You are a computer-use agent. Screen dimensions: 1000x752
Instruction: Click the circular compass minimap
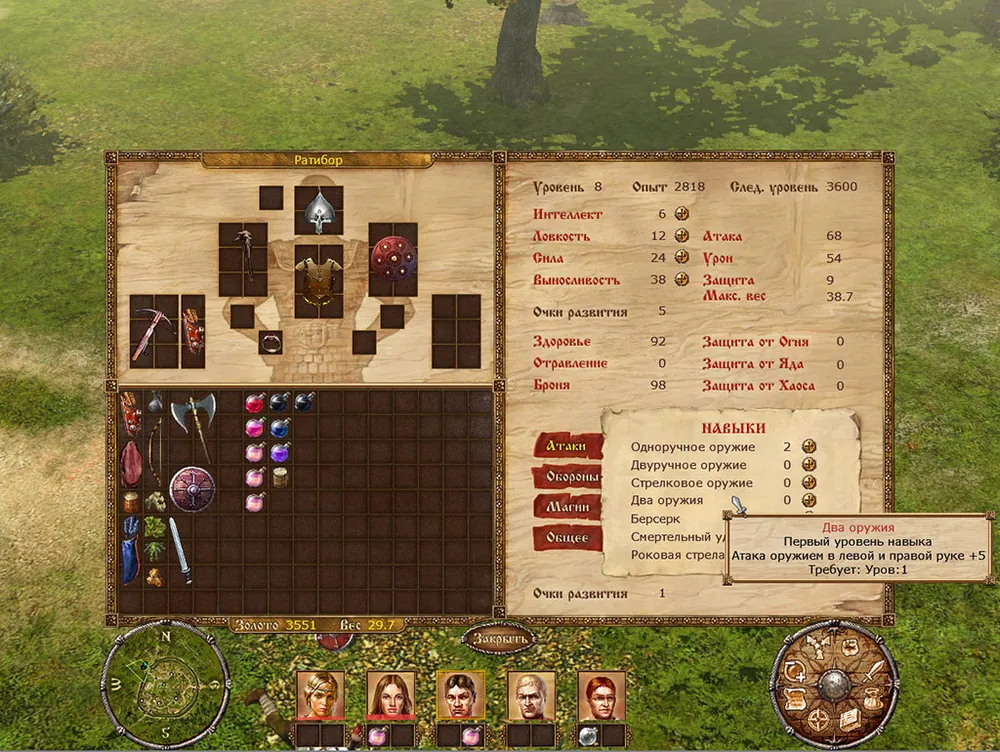164,683
